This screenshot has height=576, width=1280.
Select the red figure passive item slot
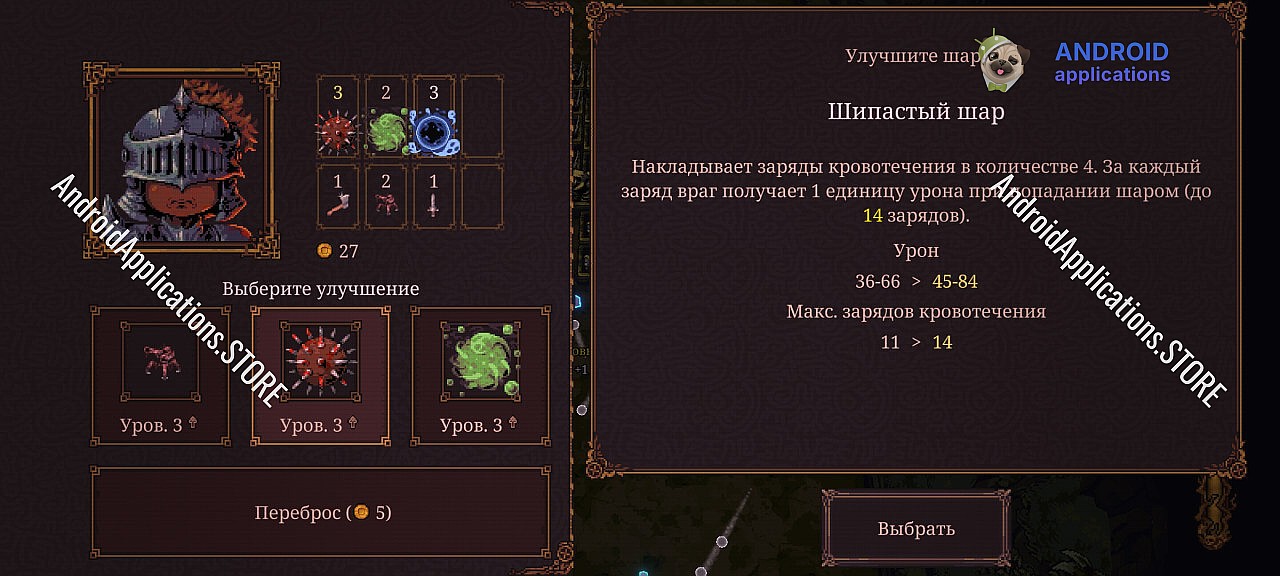pos(386,198)
